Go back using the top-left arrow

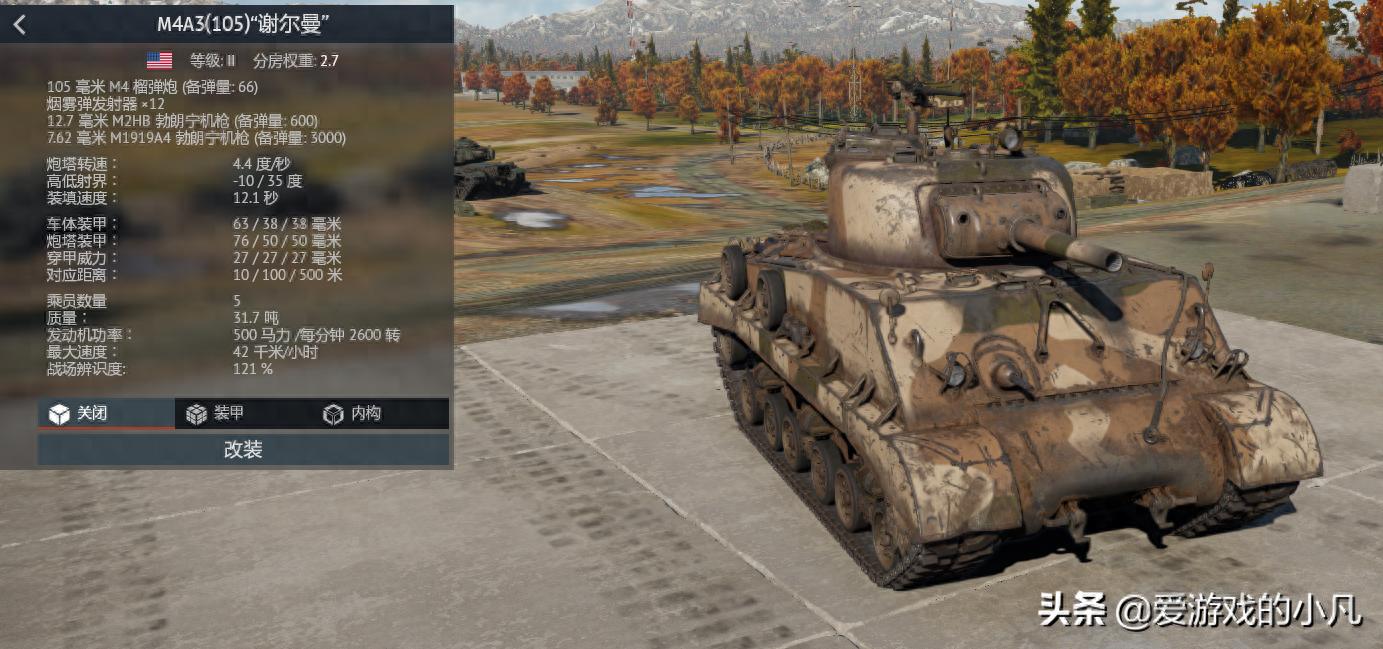20,25
